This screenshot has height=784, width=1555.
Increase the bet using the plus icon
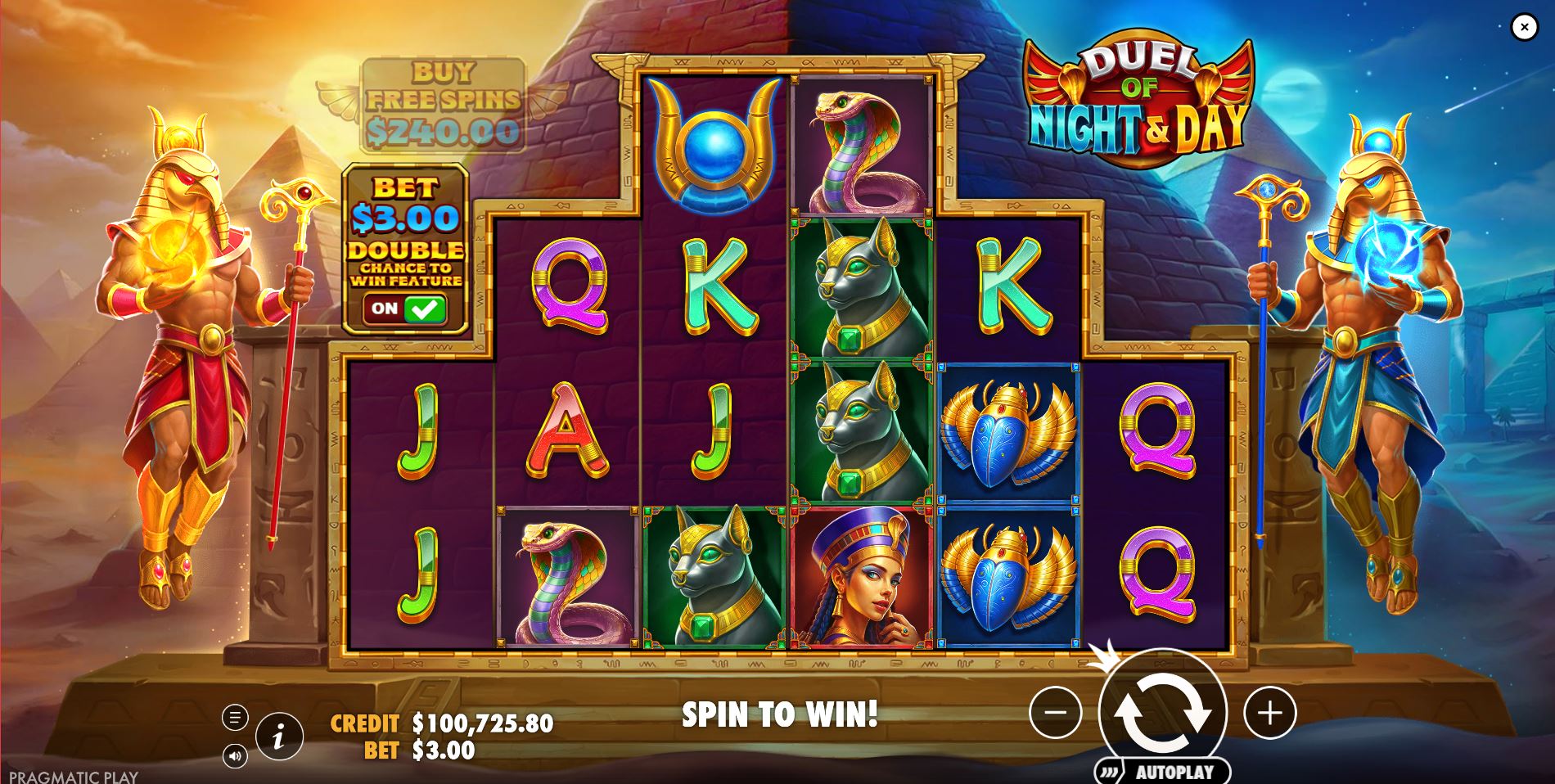click(1271, 713)
